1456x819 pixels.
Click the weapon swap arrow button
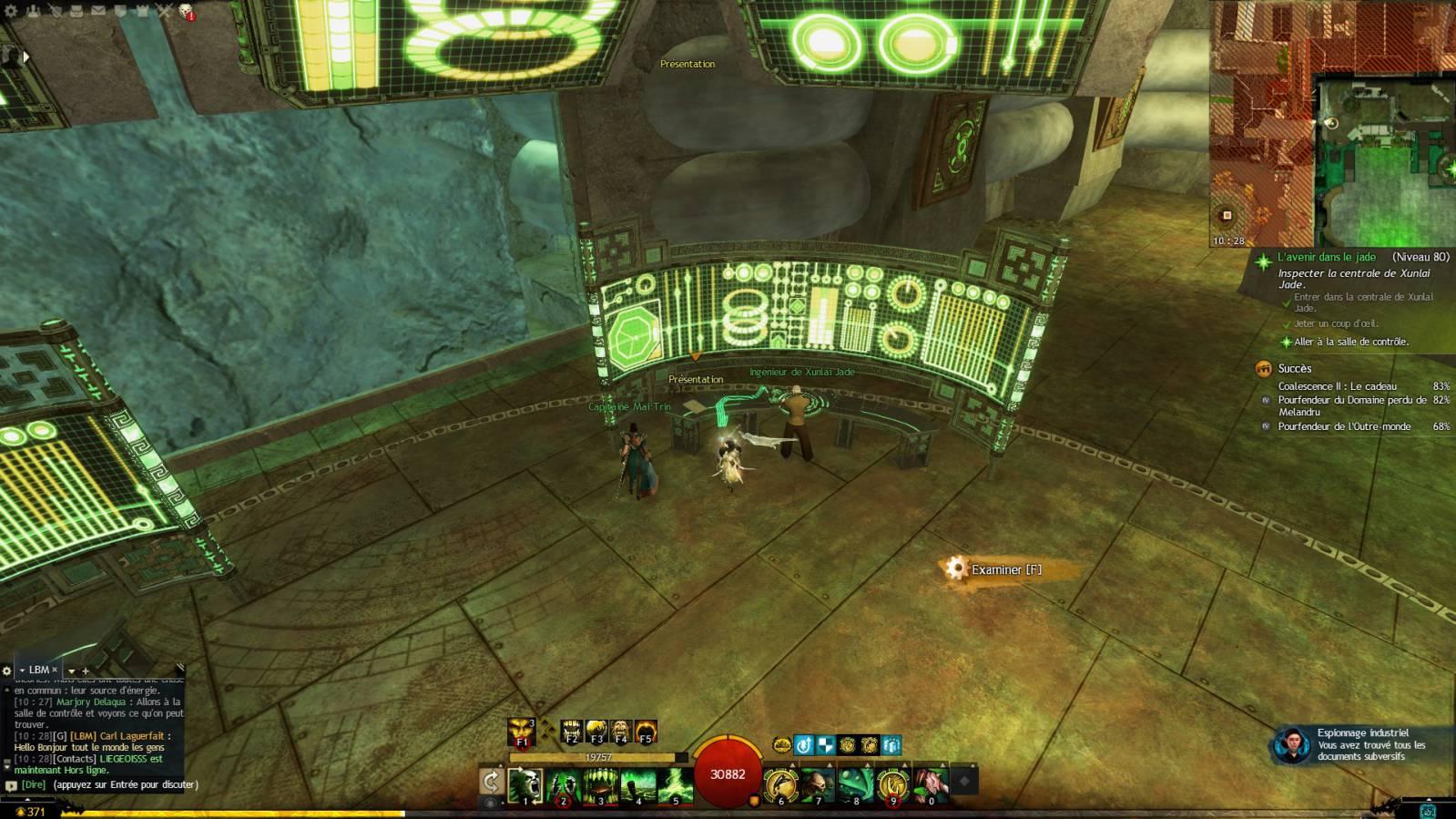point(491,781)
